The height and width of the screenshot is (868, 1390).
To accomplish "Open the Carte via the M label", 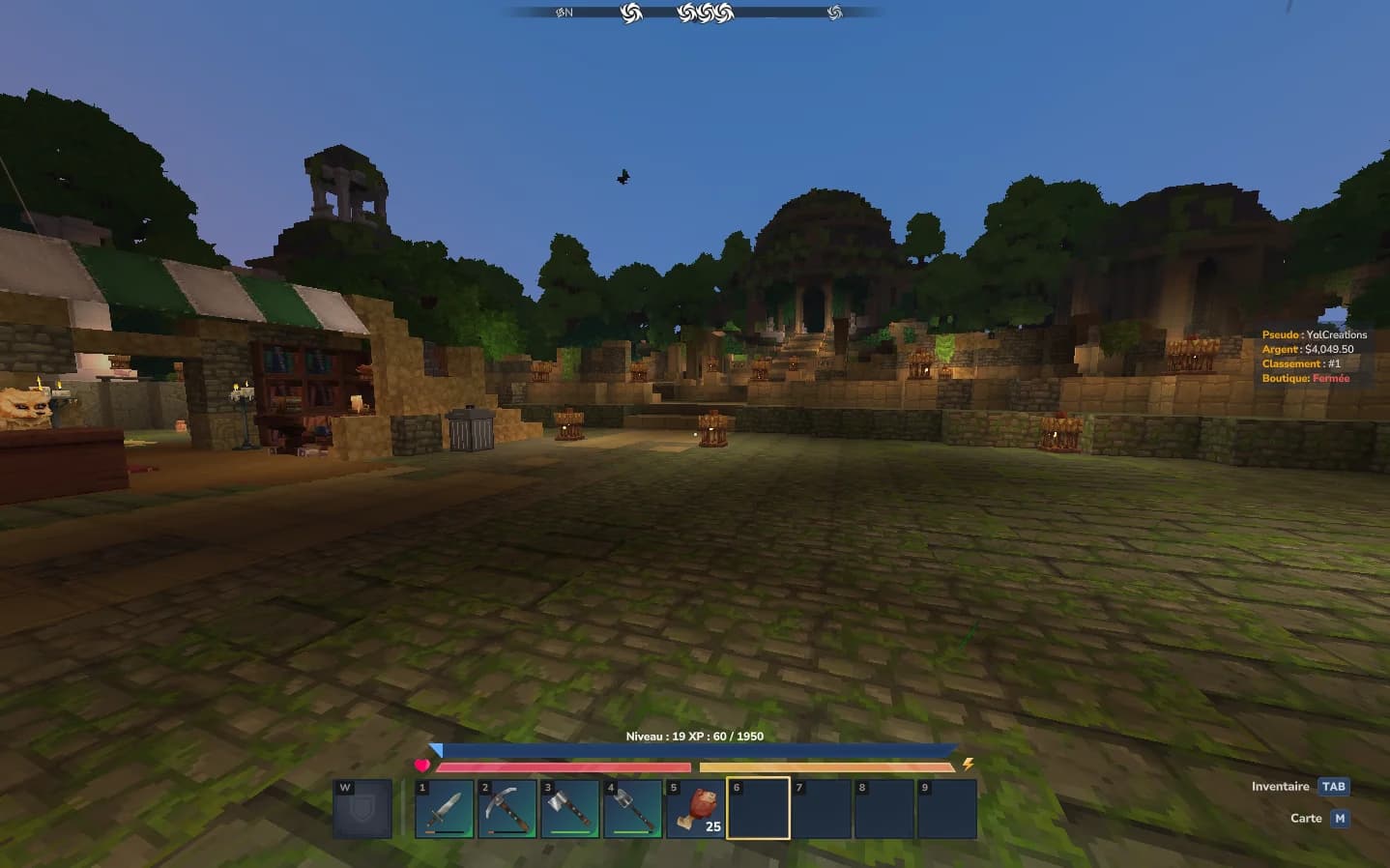I will point(1339,818).
